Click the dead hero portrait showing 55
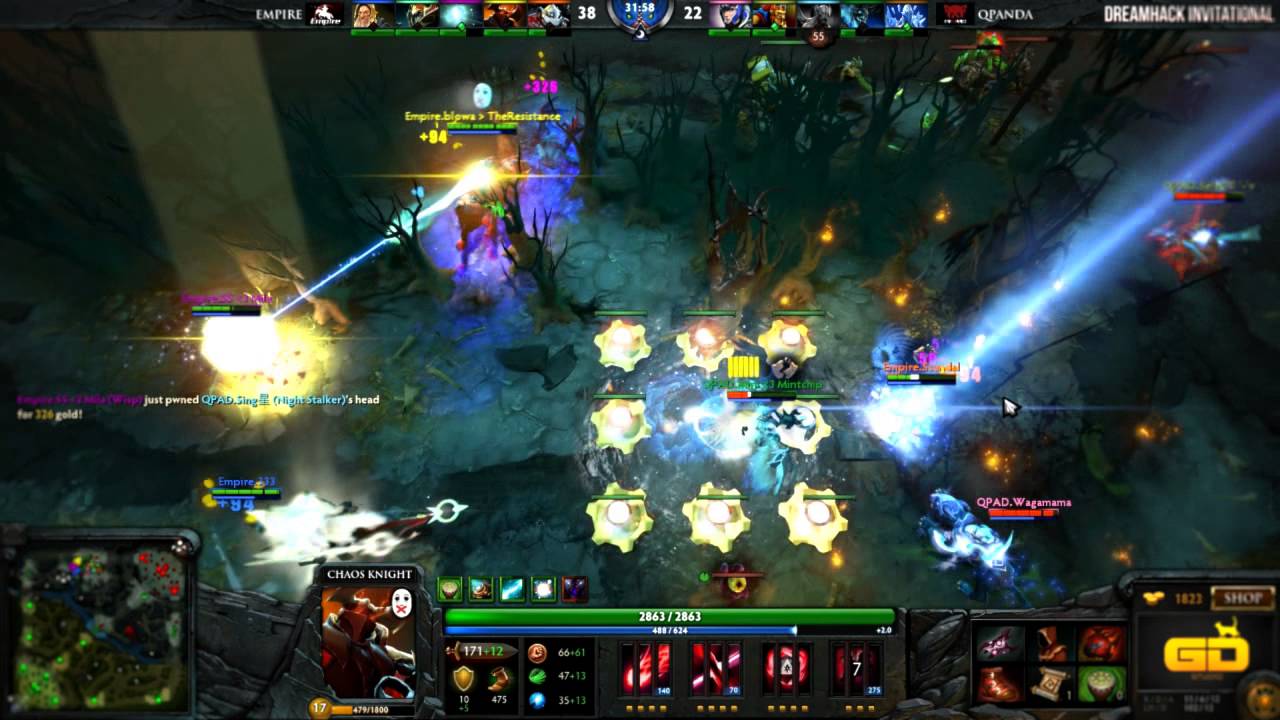The width and height of the screenshot is (1280, 720). (818, 17)
